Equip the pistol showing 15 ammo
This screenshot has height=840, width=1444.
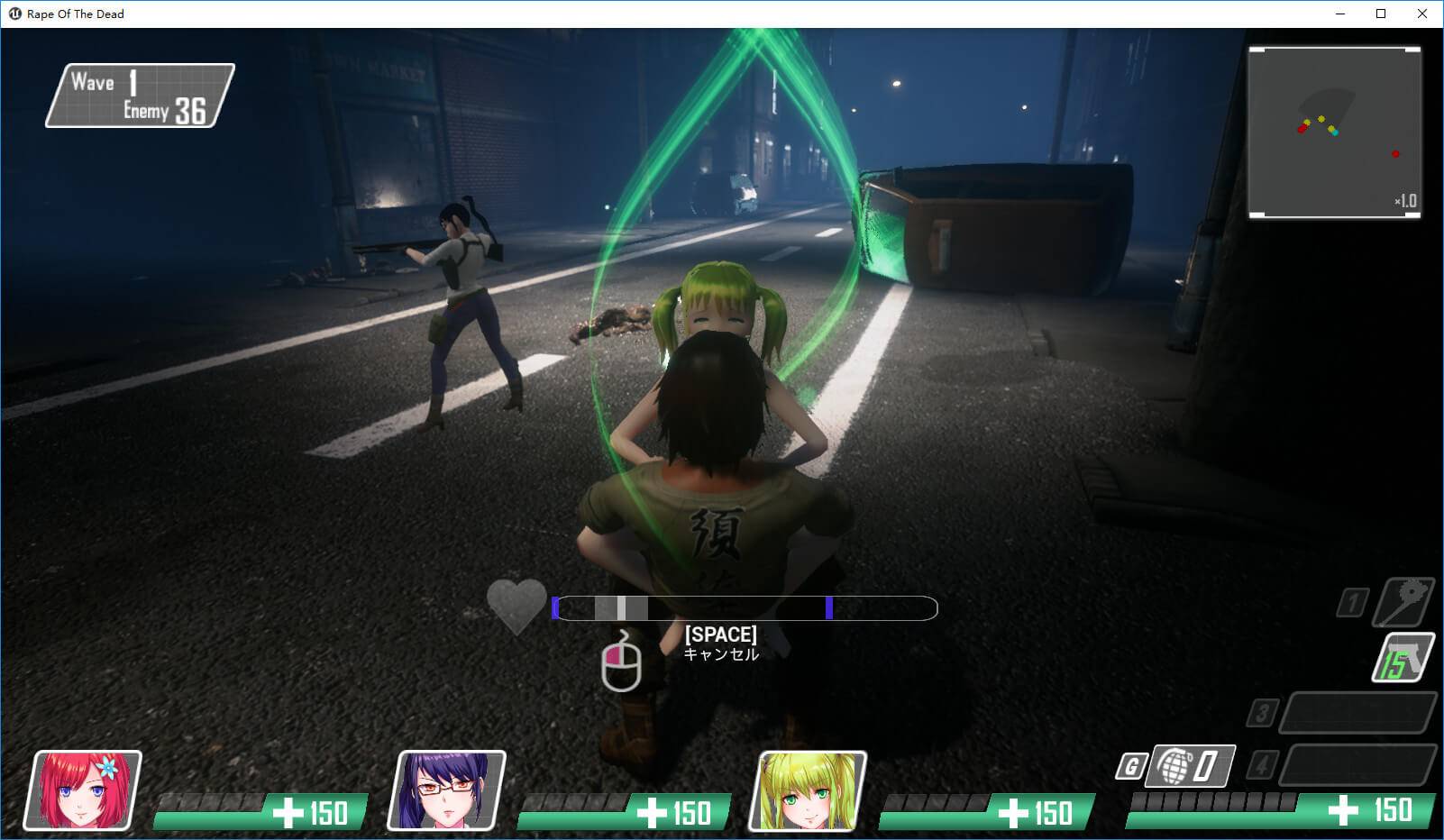[x=1403, y=659]
